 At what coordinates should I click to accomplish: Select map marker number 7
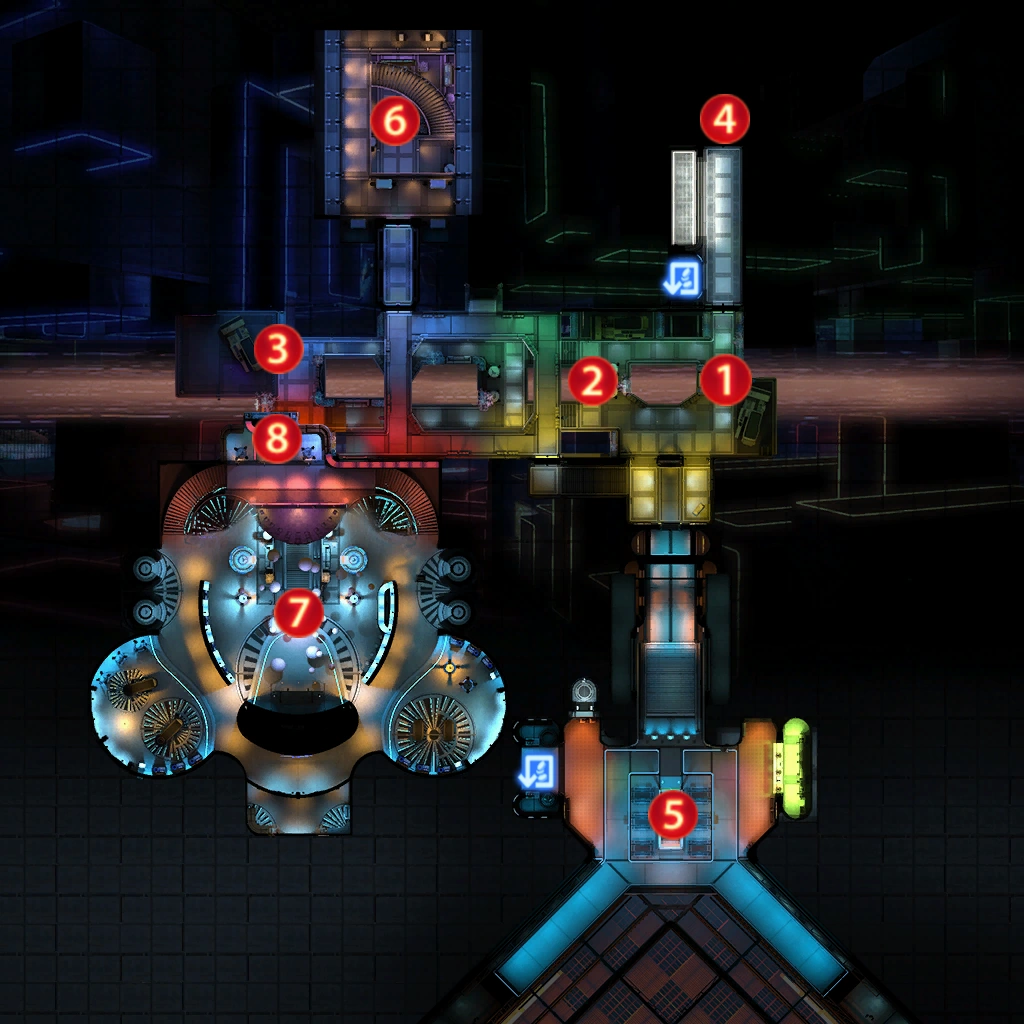pyautogui.click(x=298, y=613)
